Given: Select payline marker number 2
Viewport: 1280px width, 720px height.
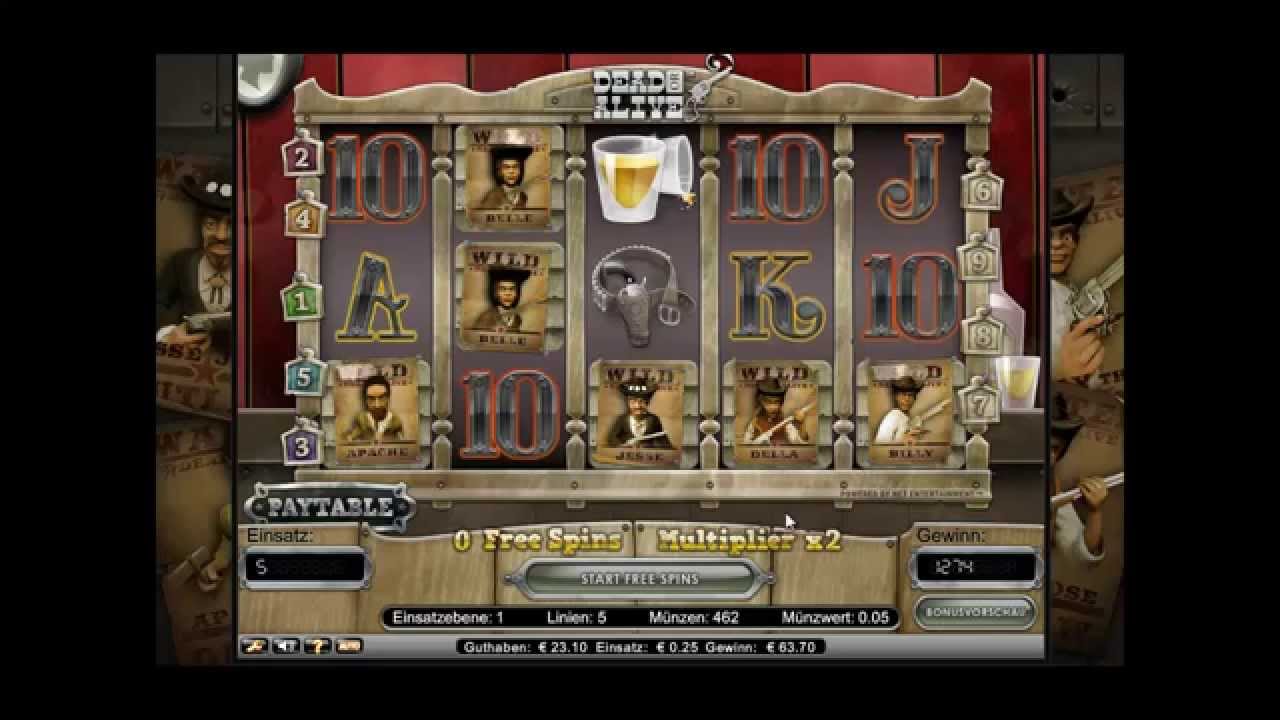Looking at the screenshot, I should (301, 157).
